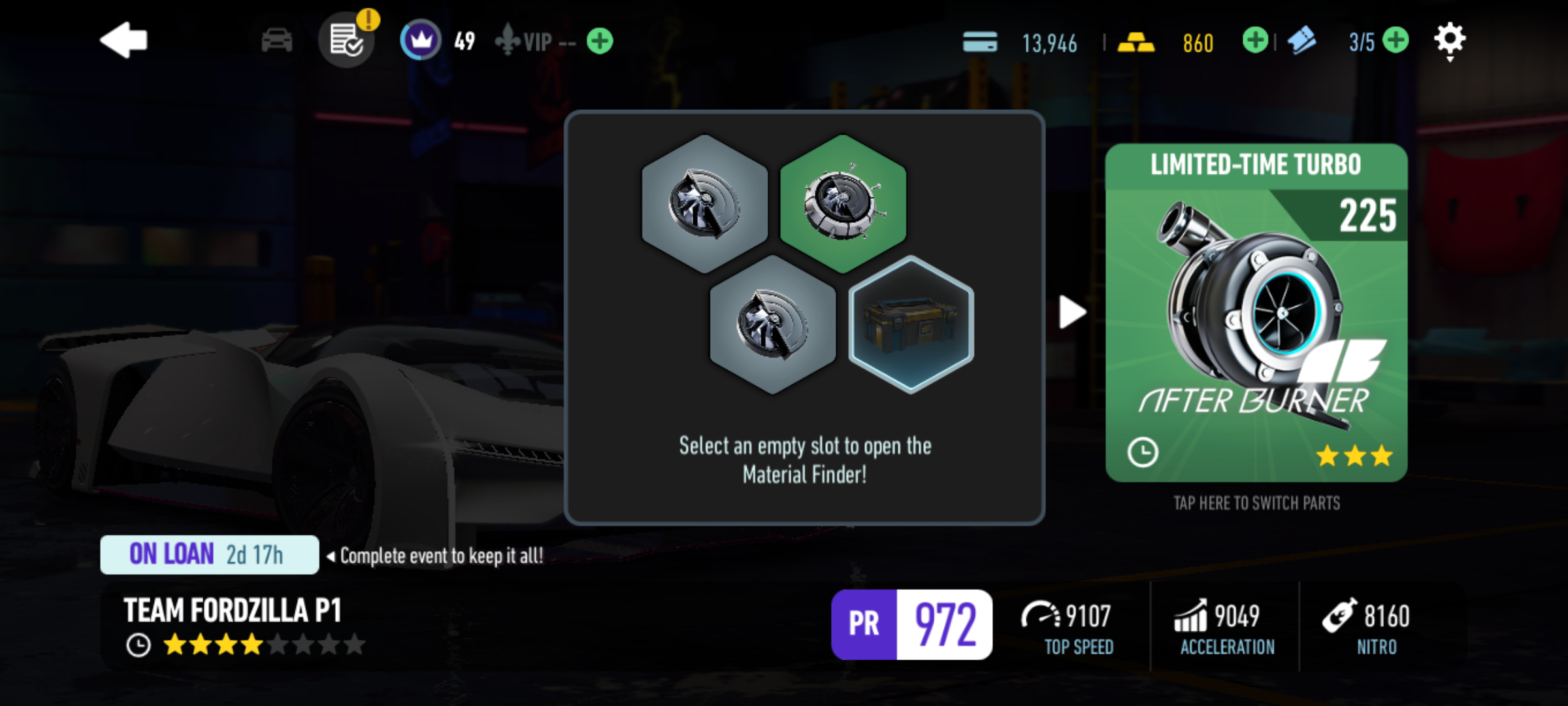Open the garage car icon
Image resolution: width=1568 pixels, height=706 pixels.
pyautogui.click(x=276, y=41)
